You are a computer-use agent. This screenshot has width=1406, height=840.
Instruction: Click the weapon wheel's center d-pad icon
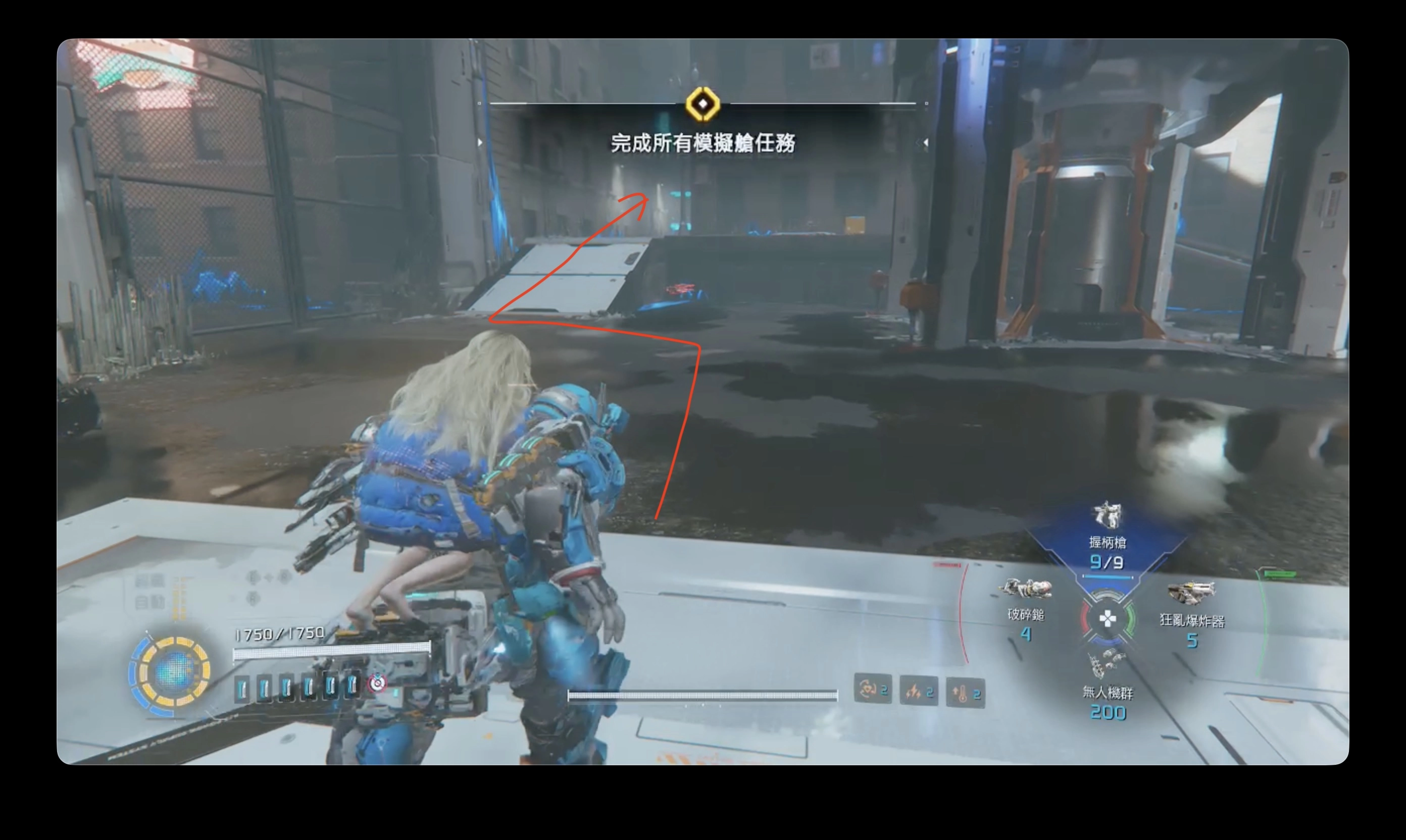tap(1107, 619)
